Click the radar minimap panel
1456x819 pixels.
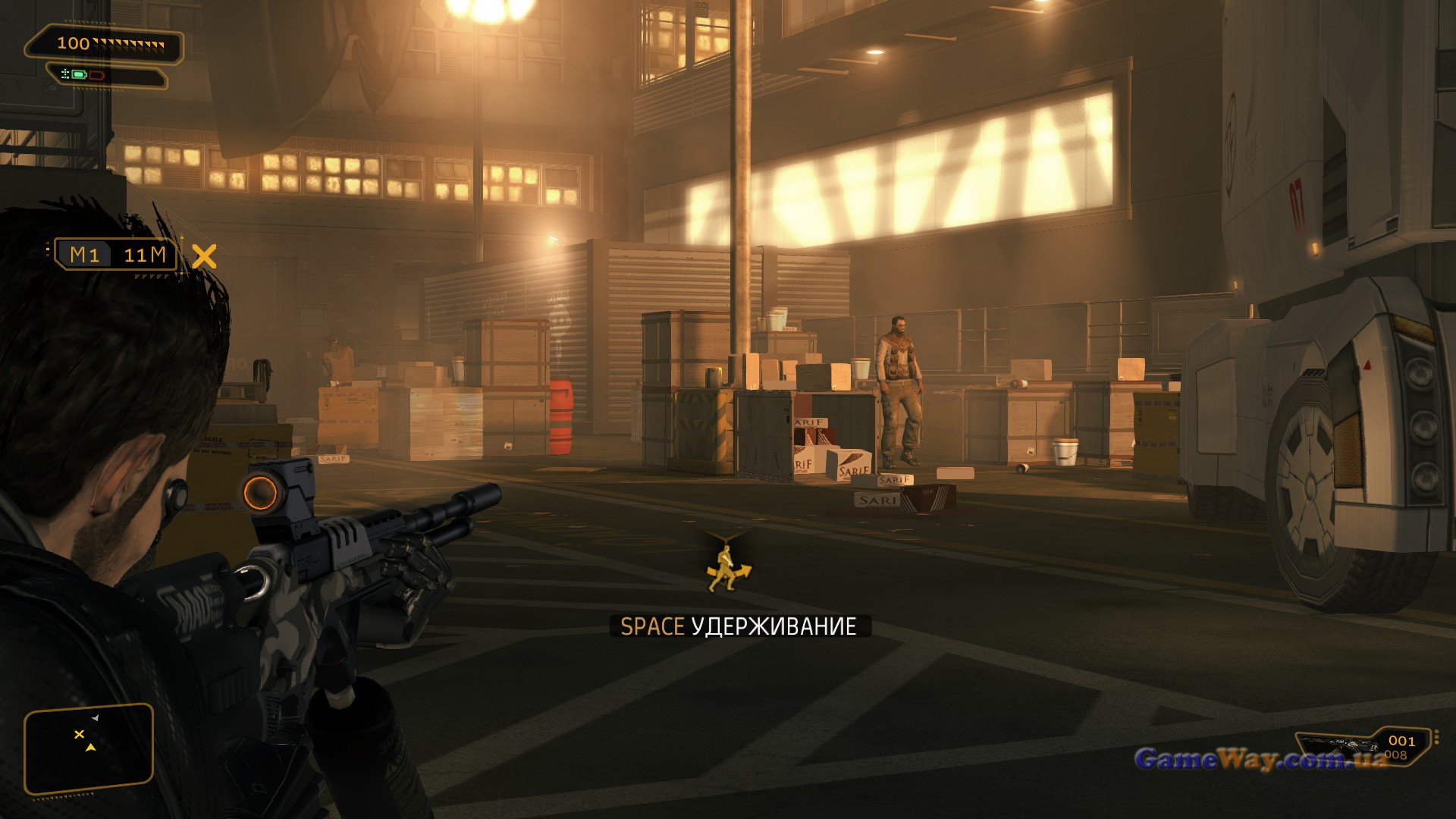[89, 748]
